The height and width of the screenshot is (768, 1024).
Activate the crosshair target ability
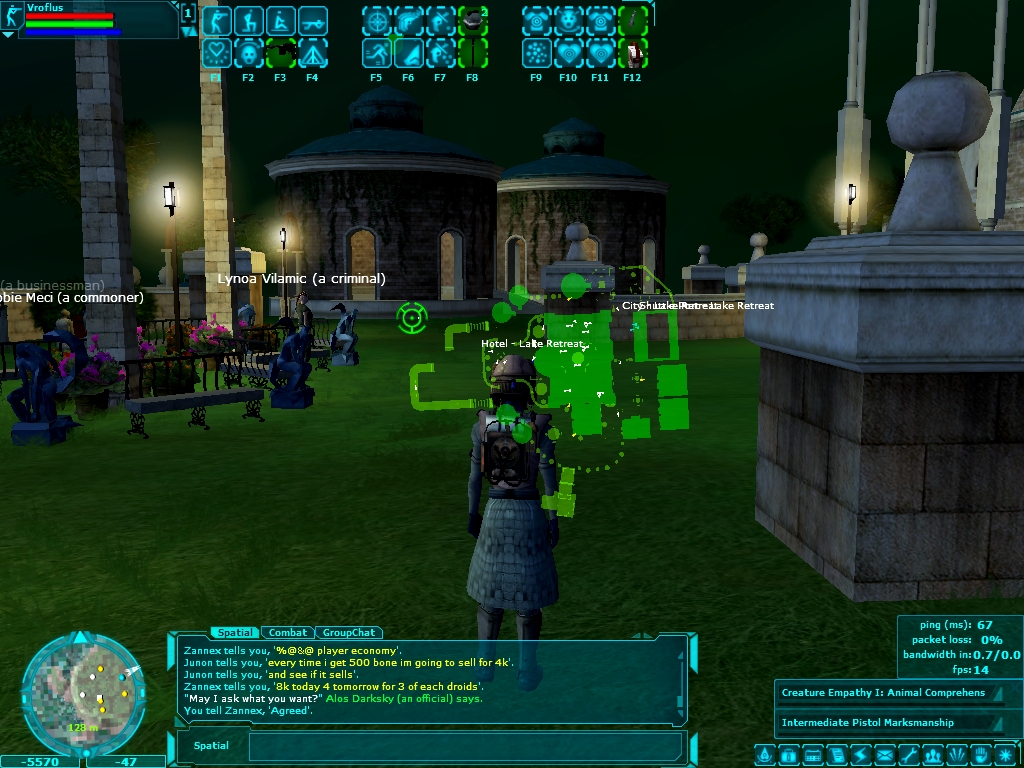(376, 21)
